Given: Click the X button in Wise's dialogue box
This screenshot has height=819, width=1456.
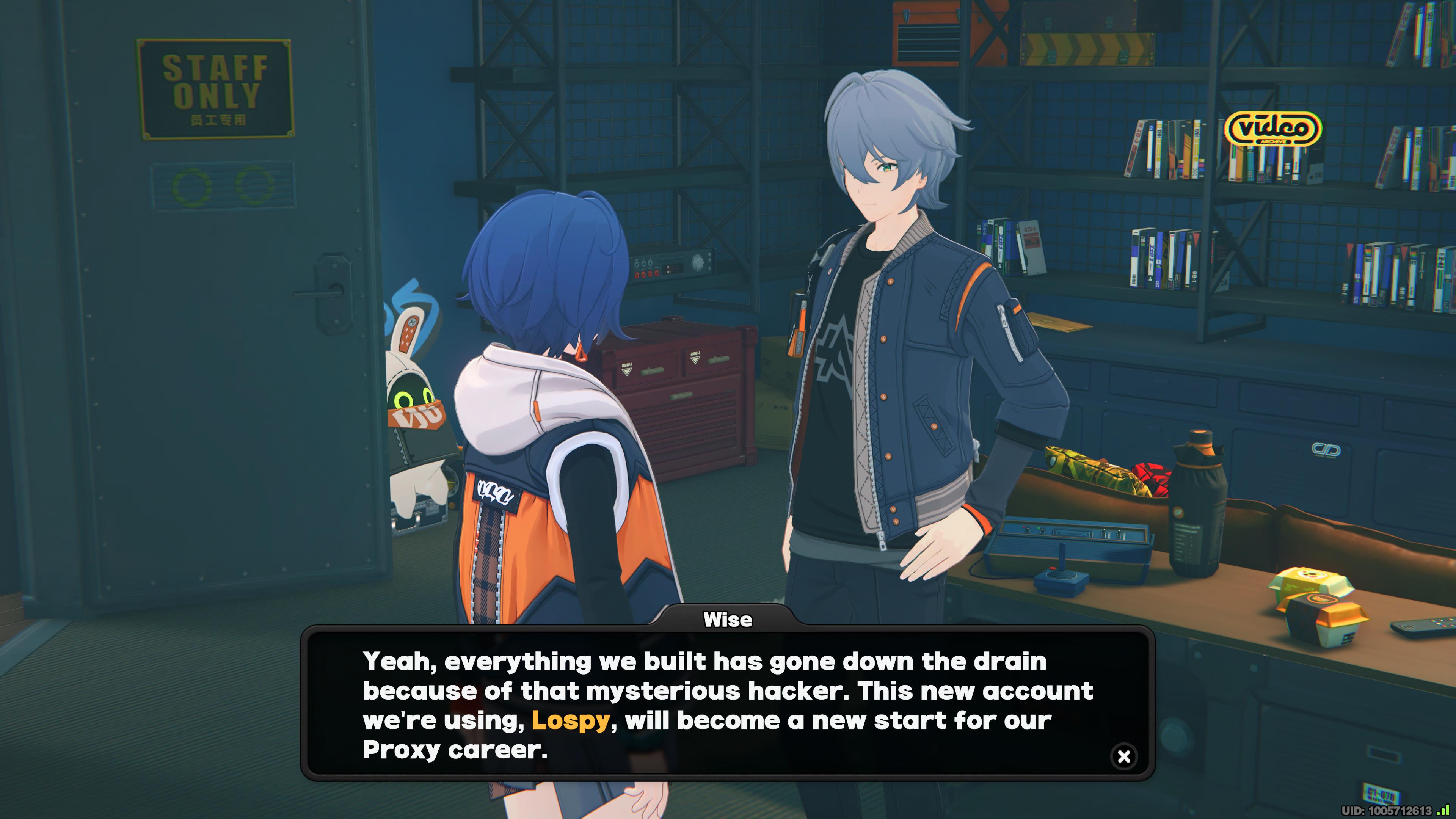Looking at the screenshot, I should [1123, 756].
